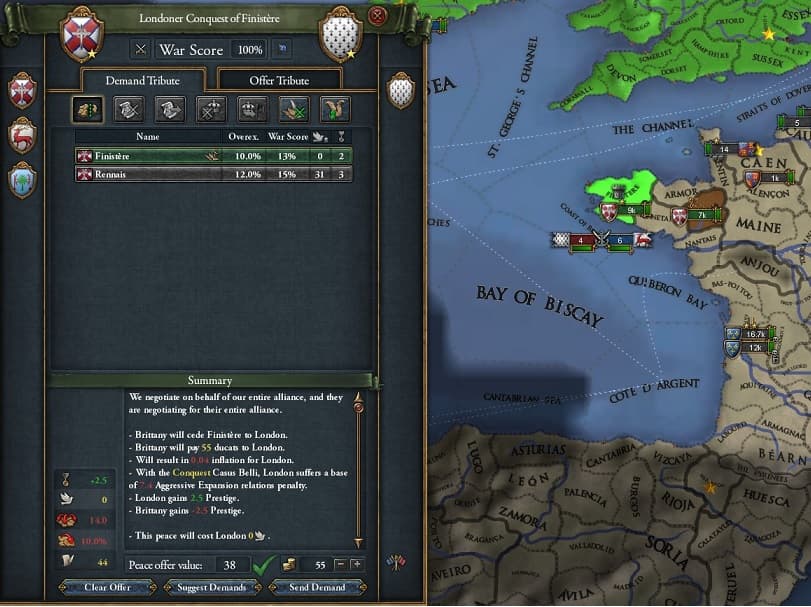Decrease the ducats demand with minus button
Screen dimensions: 811x607
[x=340, y=565]
